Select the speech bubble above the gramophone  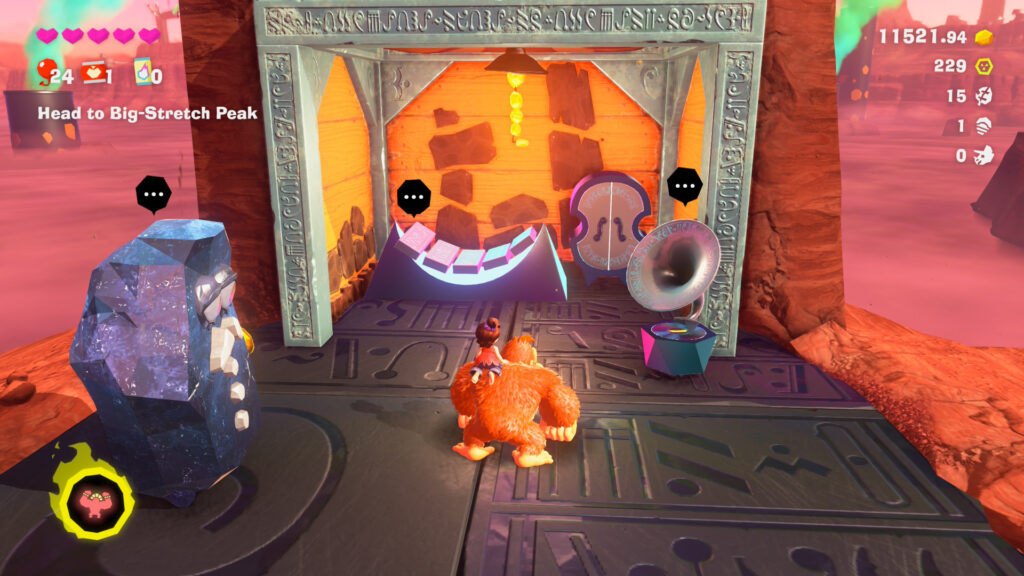(685, 185)
